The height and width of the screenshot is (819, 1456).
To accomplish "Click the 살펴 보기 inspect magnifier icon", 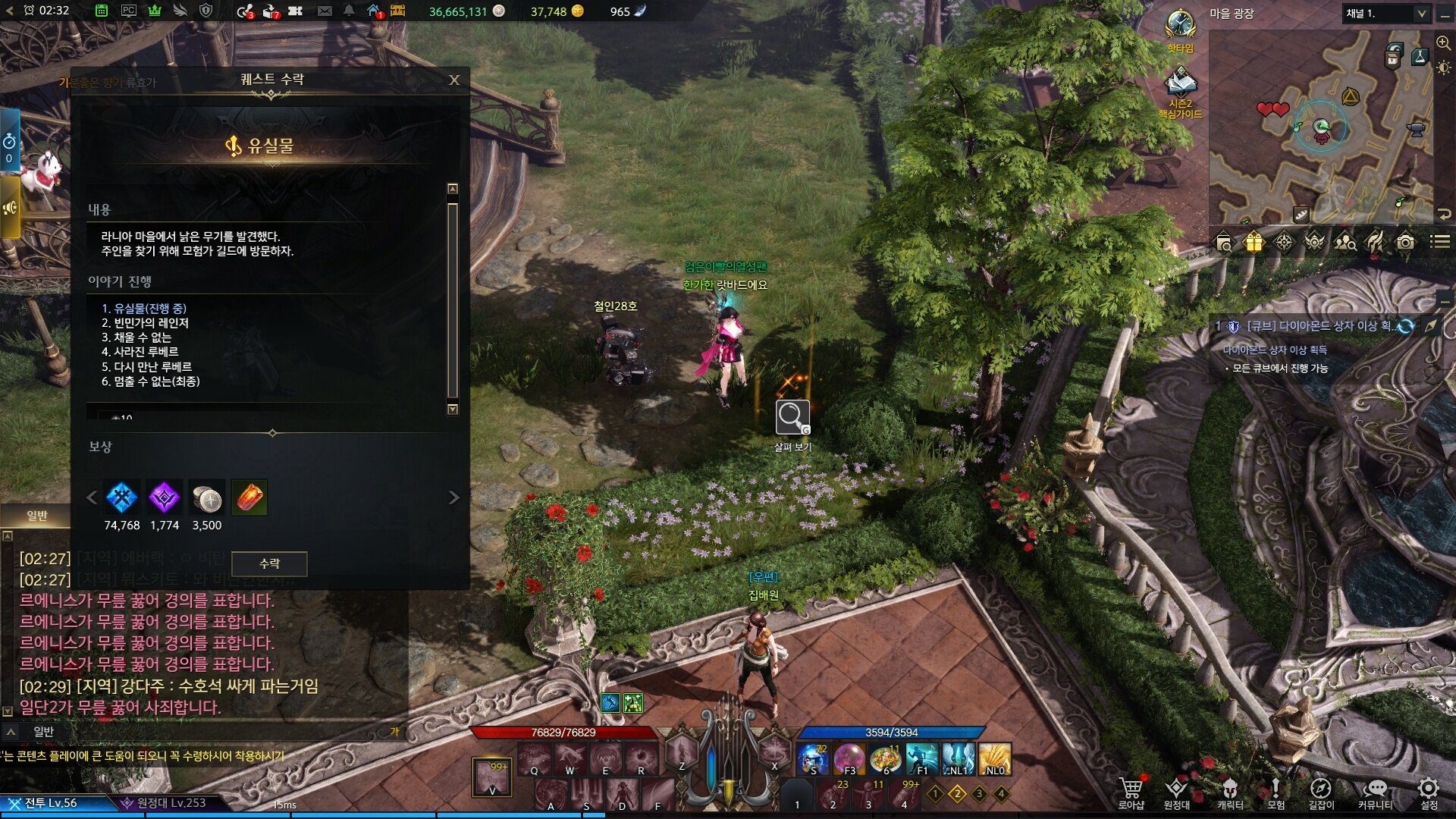I will click(792, 418).
